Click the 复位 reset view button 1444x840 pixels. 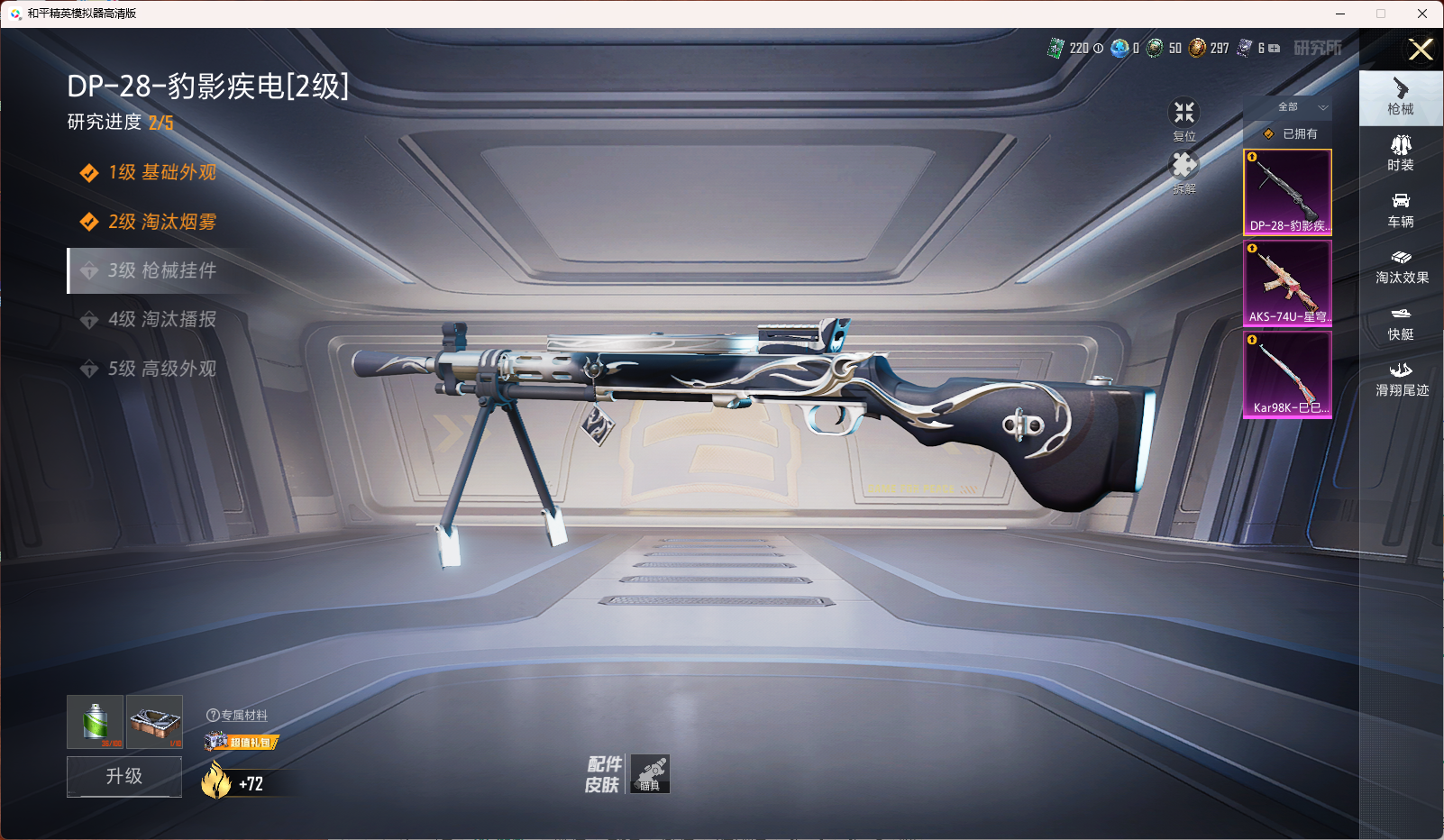pos(1184,119)
